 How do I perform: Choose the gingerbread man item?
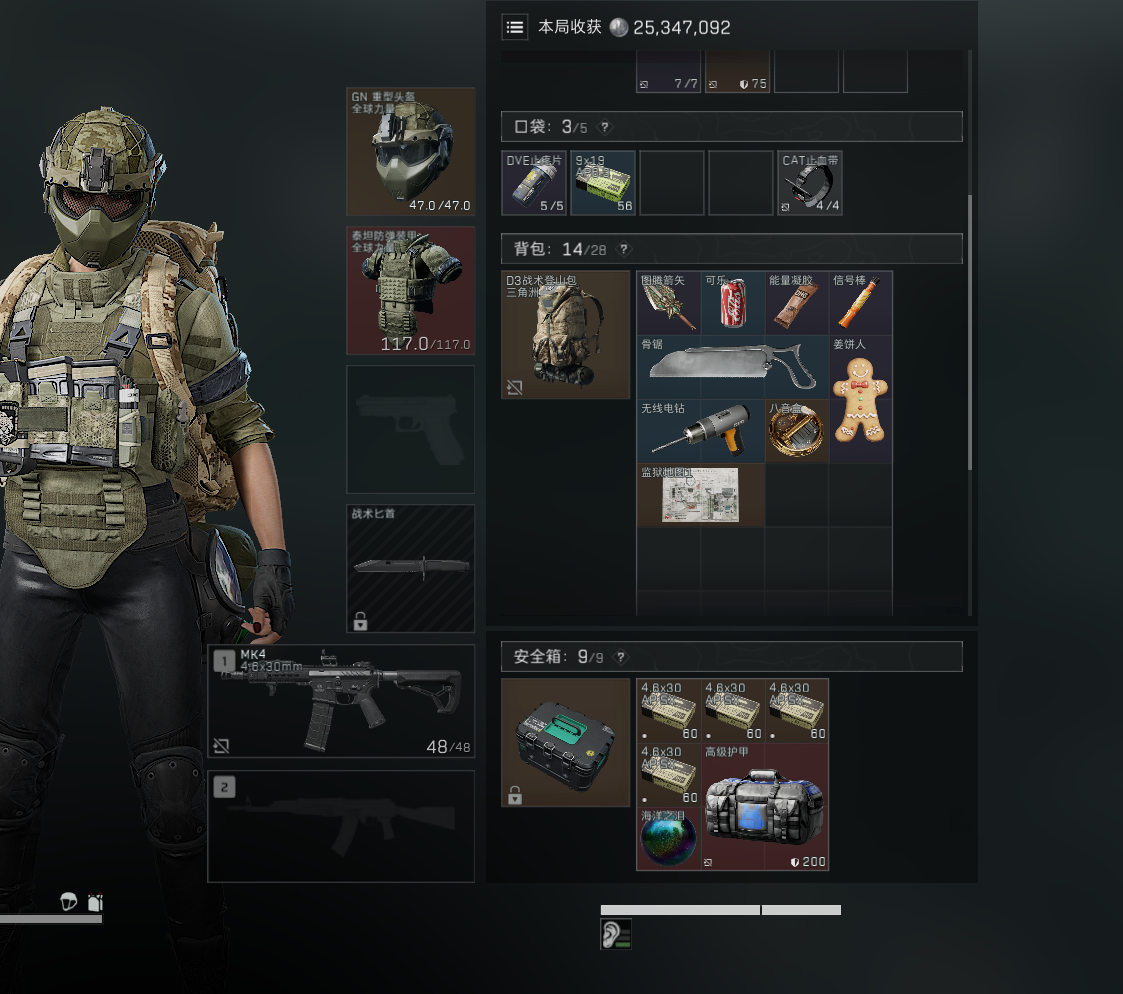[x=860, y=399]
